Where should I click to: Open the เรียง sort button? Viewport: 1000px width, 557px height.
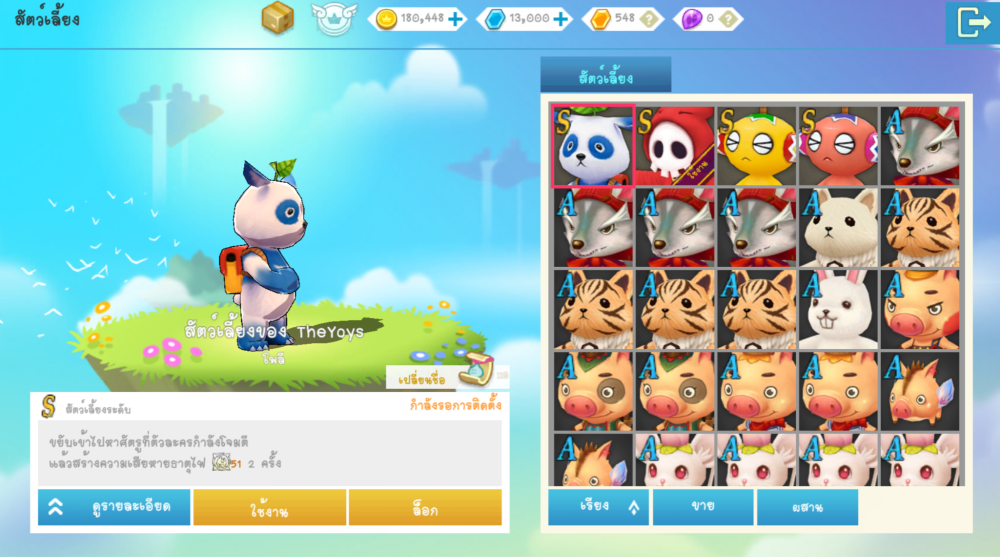598,507
